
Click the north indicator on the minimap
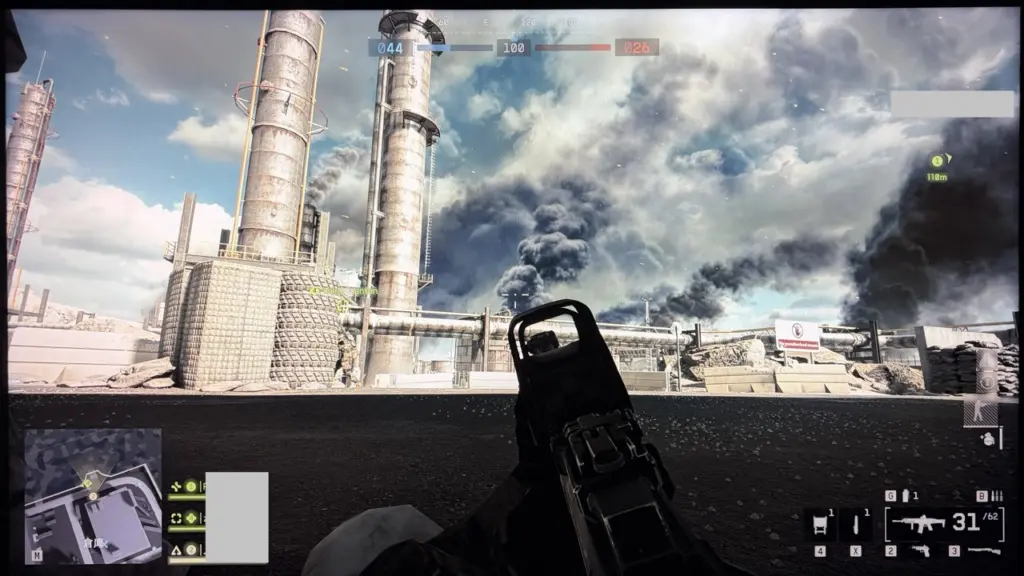point(37,554)
